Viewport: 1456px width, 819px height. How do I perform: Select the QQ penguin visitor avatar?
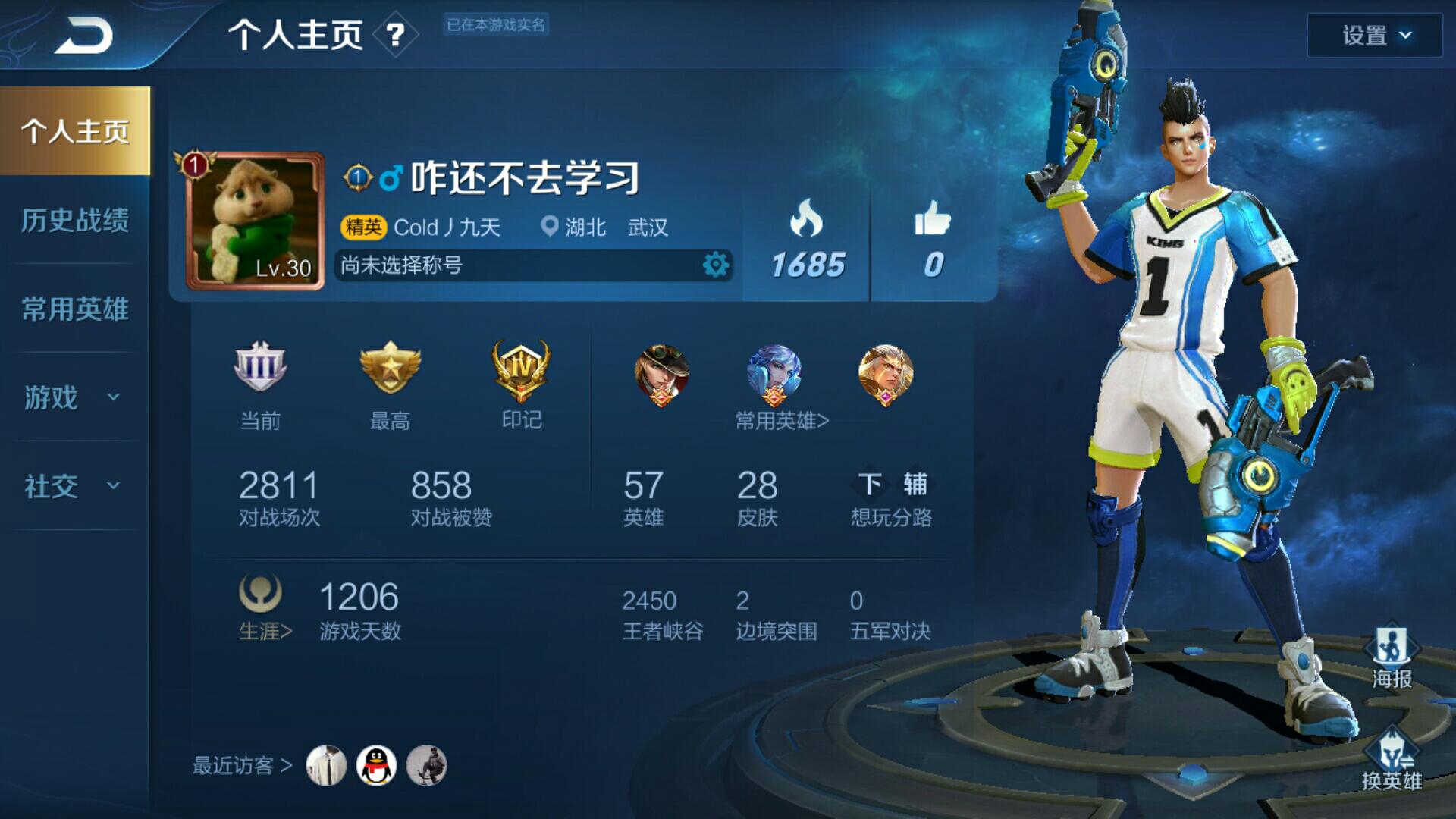click(x=376, y=765)
